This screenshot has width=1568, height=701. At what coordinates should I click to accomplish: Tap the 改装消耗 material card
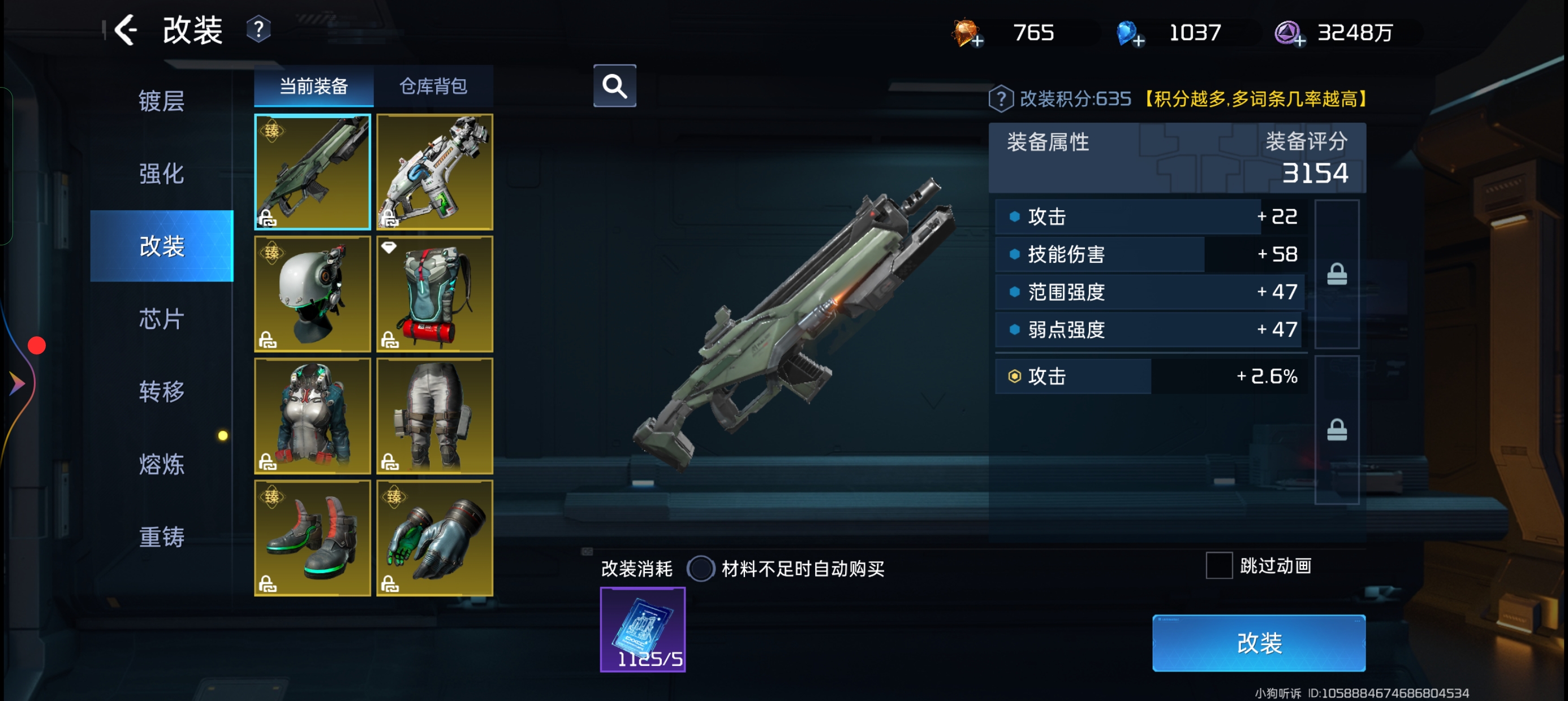click(x=643, y=629)
